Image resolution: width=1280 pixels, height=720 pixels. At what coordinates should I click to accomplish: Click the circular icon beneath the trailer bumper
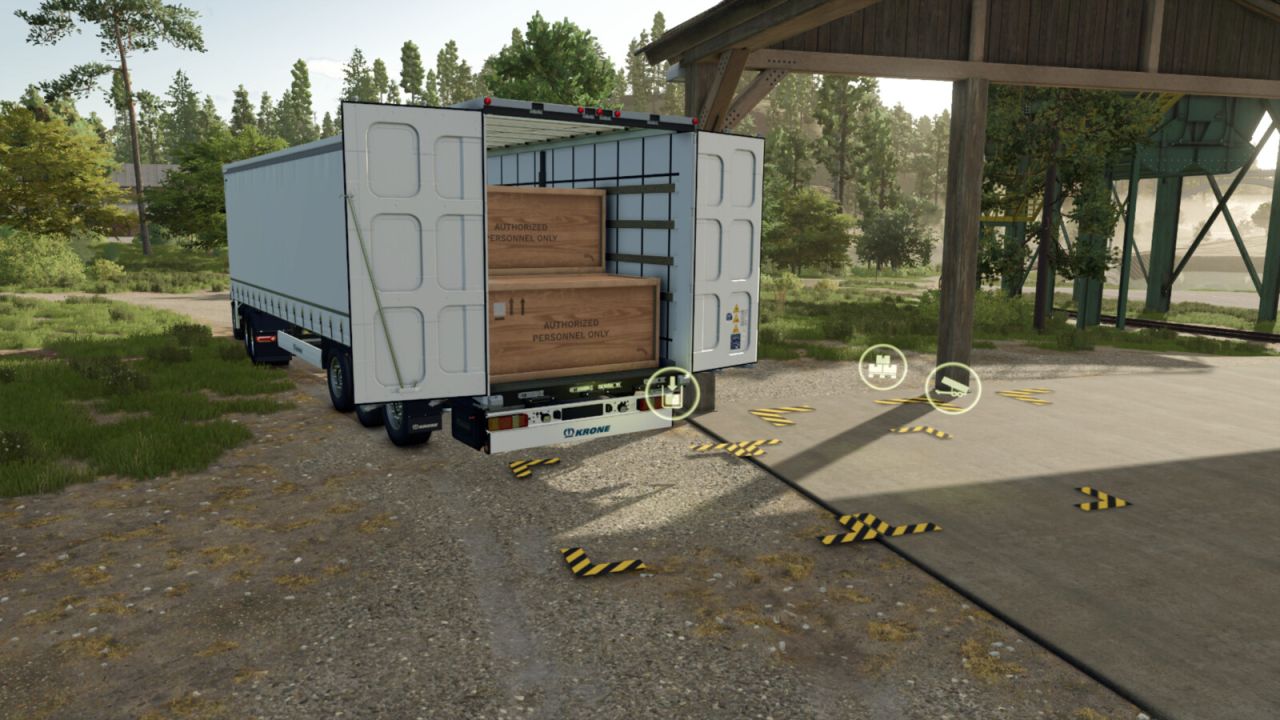pos(673,392)
